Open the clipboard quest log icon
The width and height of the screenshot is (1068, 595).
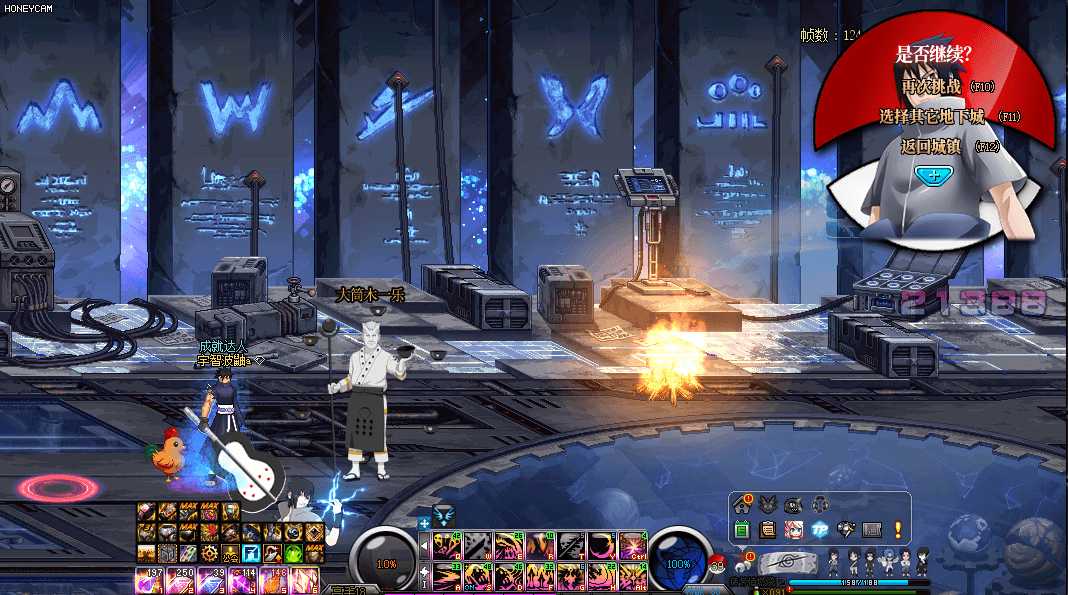[x=768, y=529]
